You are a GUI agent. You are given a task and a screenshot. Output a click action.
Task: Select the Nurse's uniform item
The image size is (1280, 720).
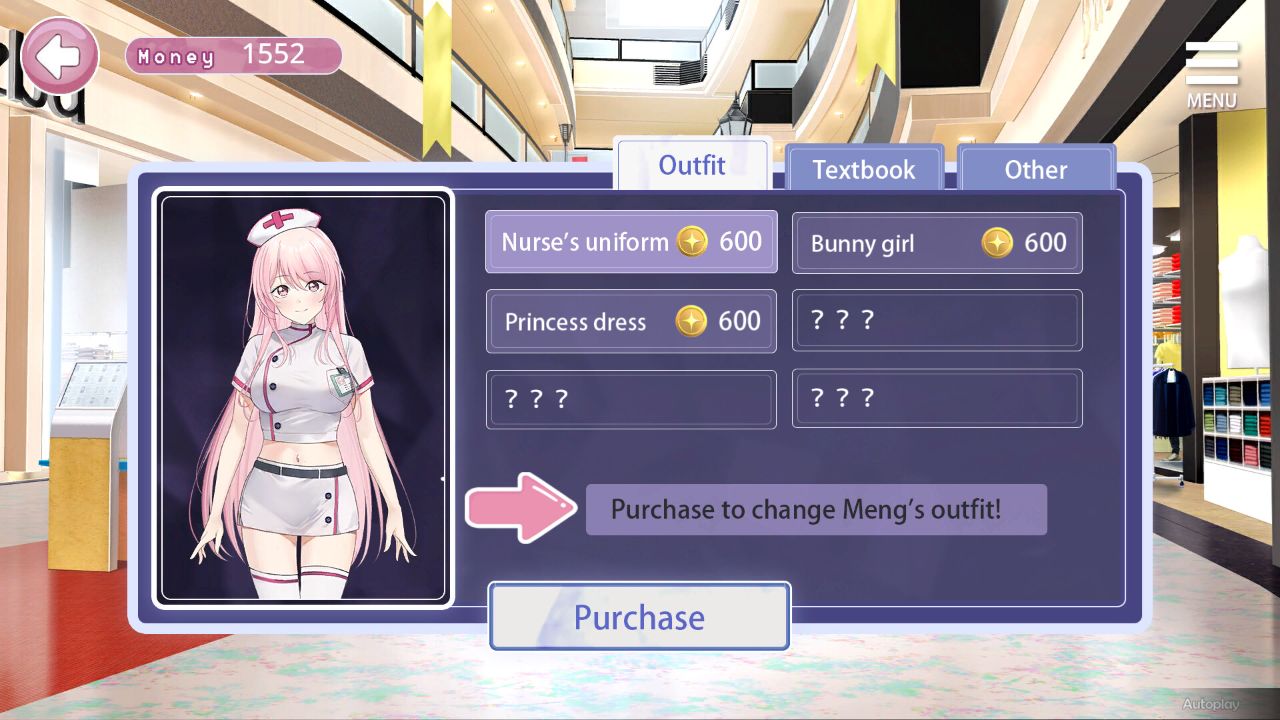[x=631, y=241]
